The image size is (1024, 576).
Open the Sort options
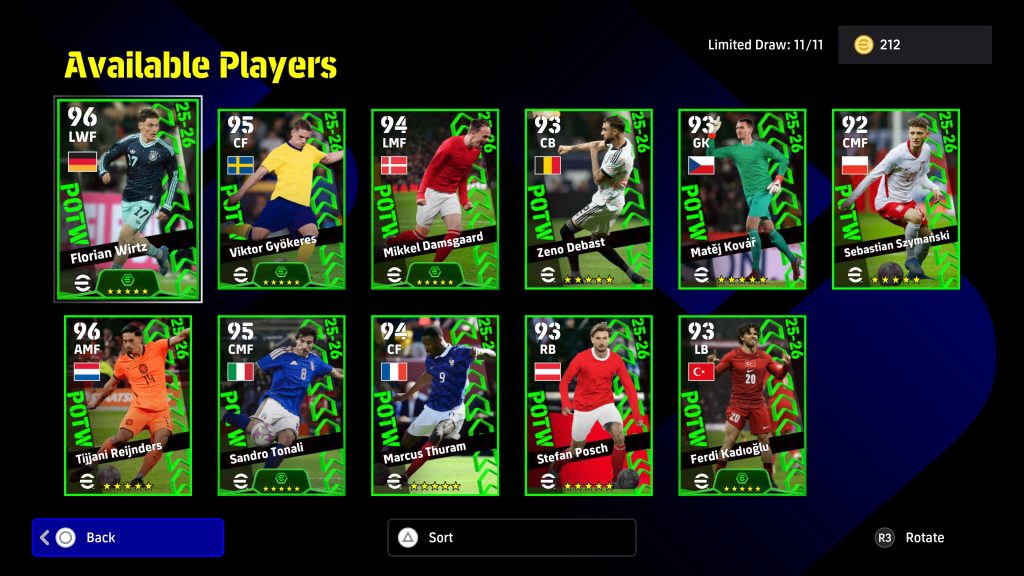coord(511,537)
